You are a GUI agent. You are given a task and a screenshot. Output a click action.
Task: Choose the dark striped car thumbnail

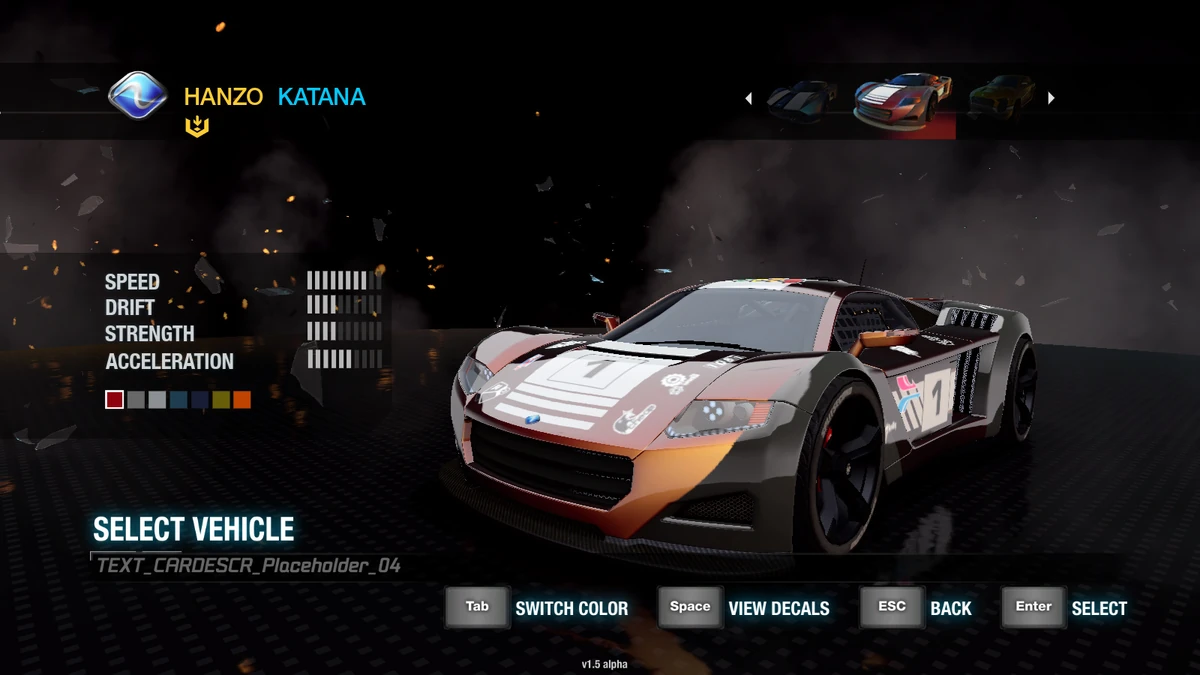[x=801, y=98]
